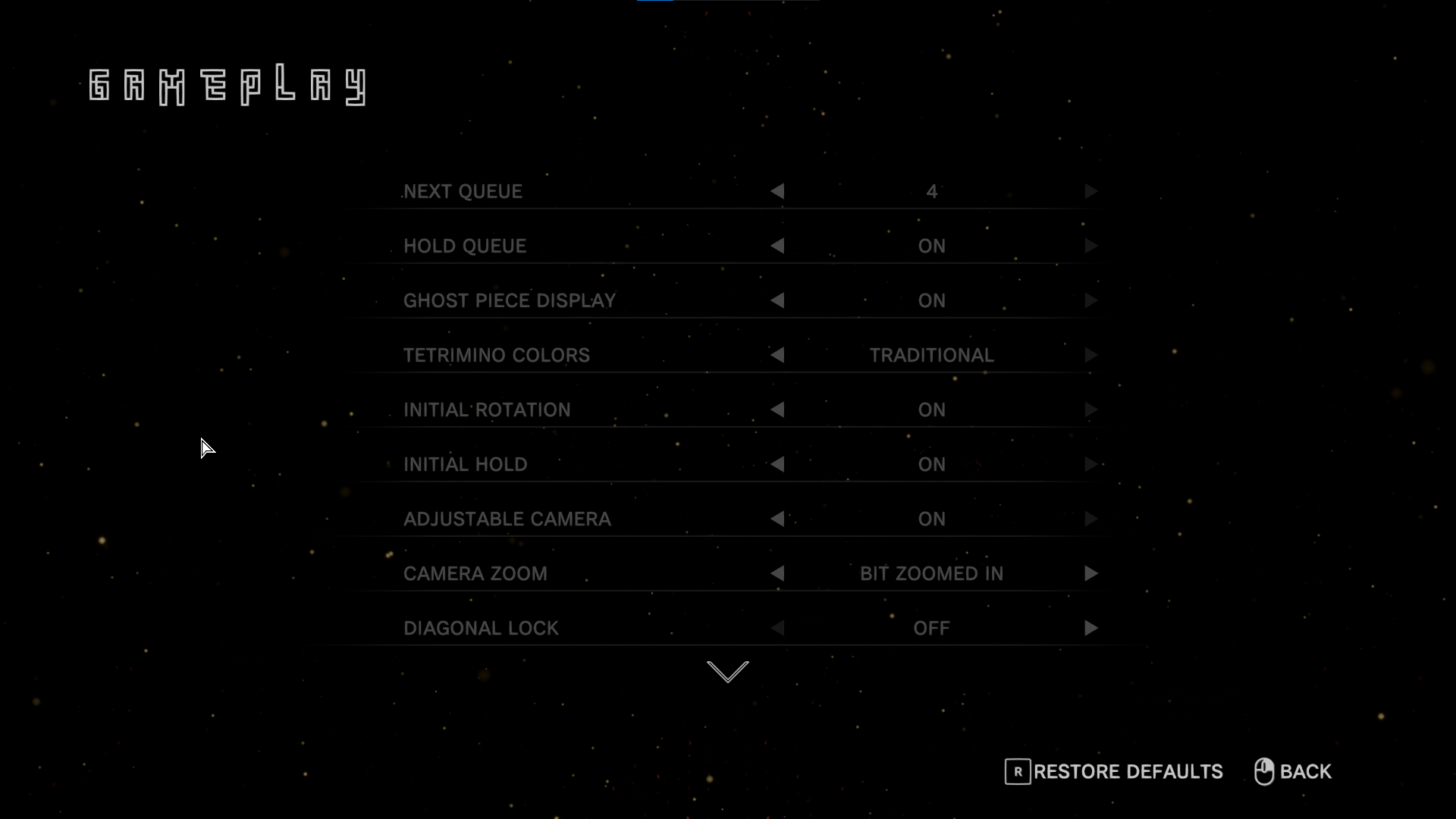Toggle Adjustable Camera using left arrow
This screenshot has width=1456, height=819.
point(777,519)
